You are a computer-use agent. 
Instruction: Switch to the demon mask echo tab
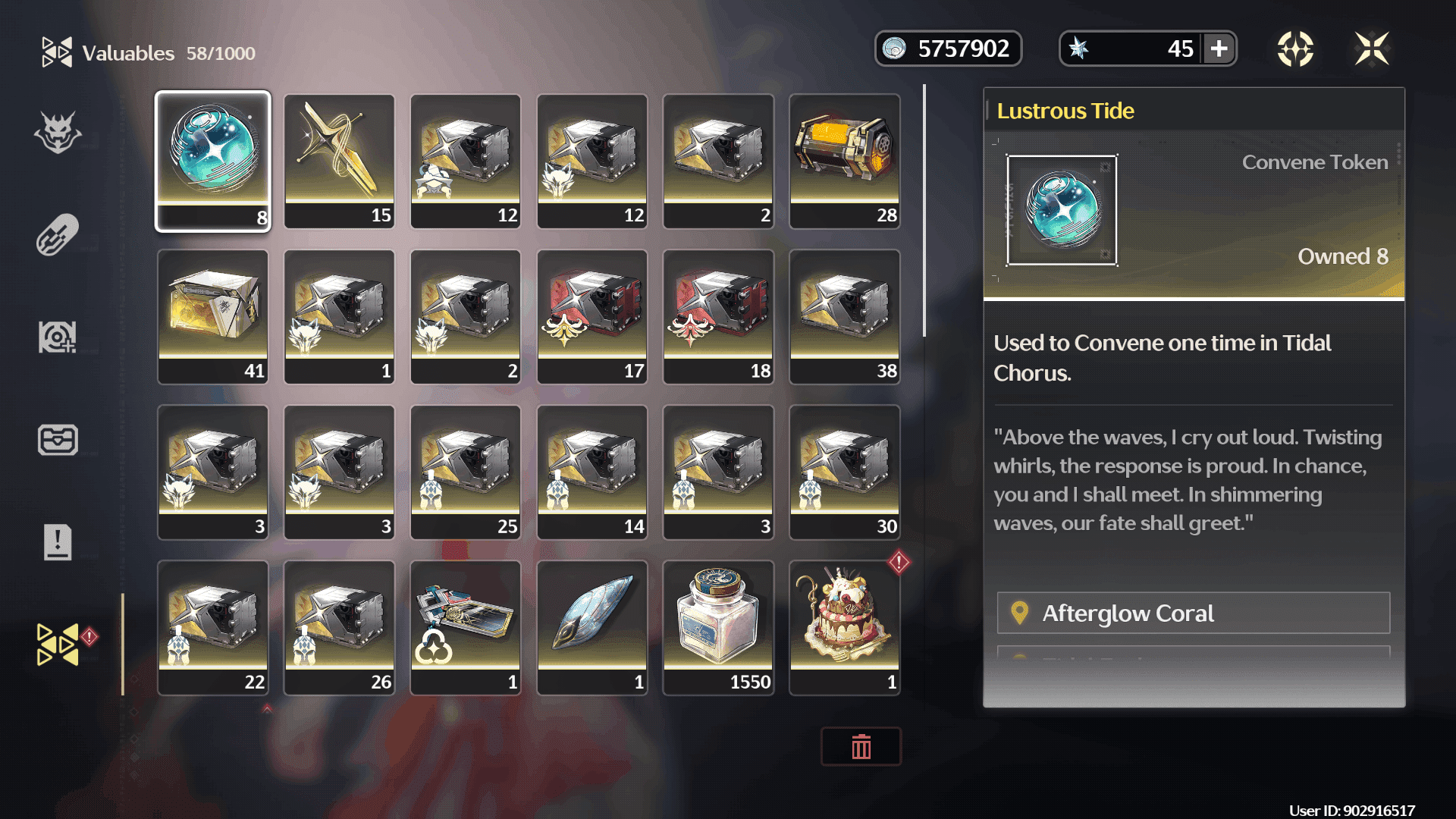point(58,133)
